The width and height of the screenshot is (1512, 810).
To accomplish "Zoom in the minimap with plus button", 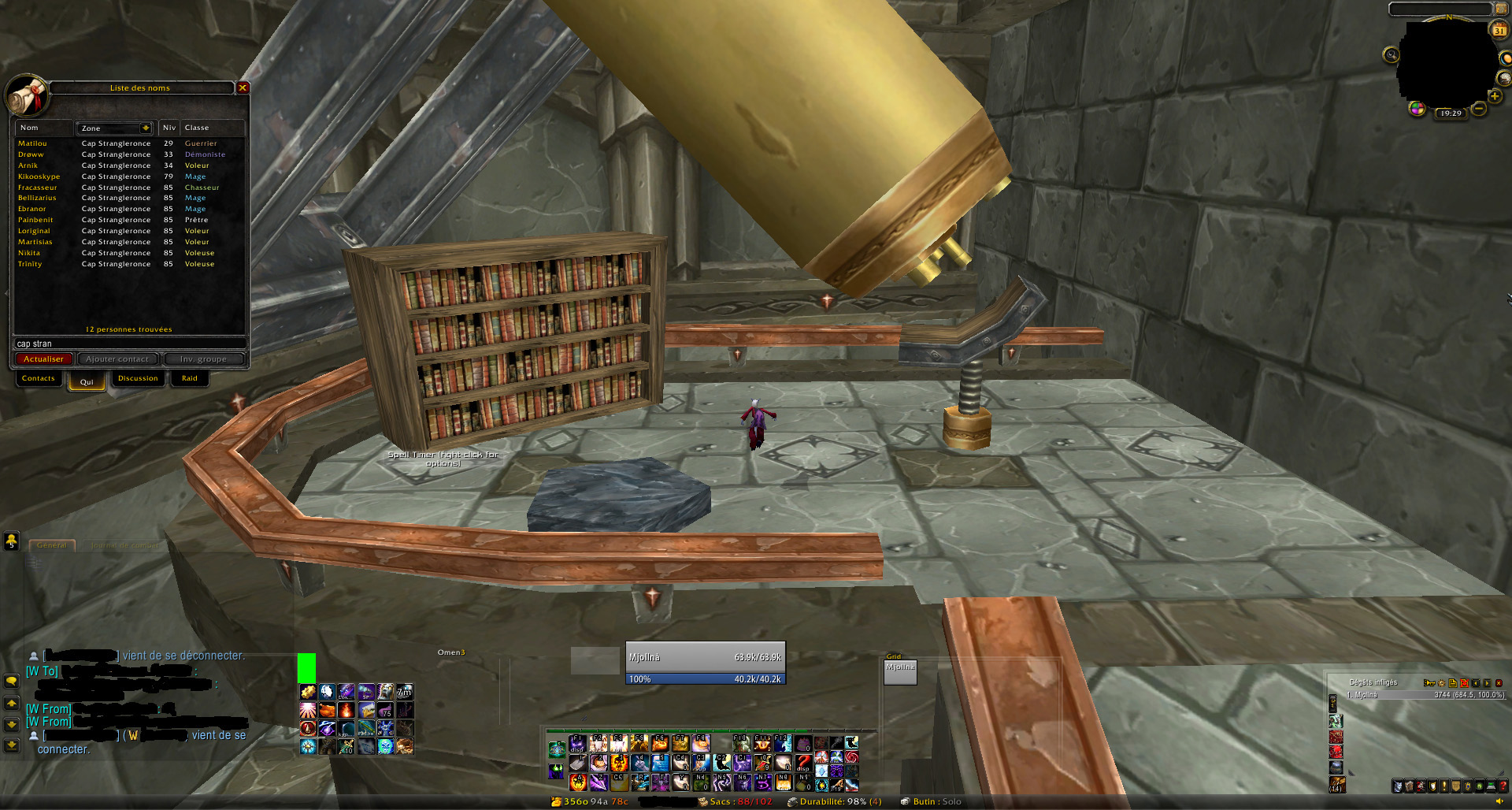I will point(1494,97).
